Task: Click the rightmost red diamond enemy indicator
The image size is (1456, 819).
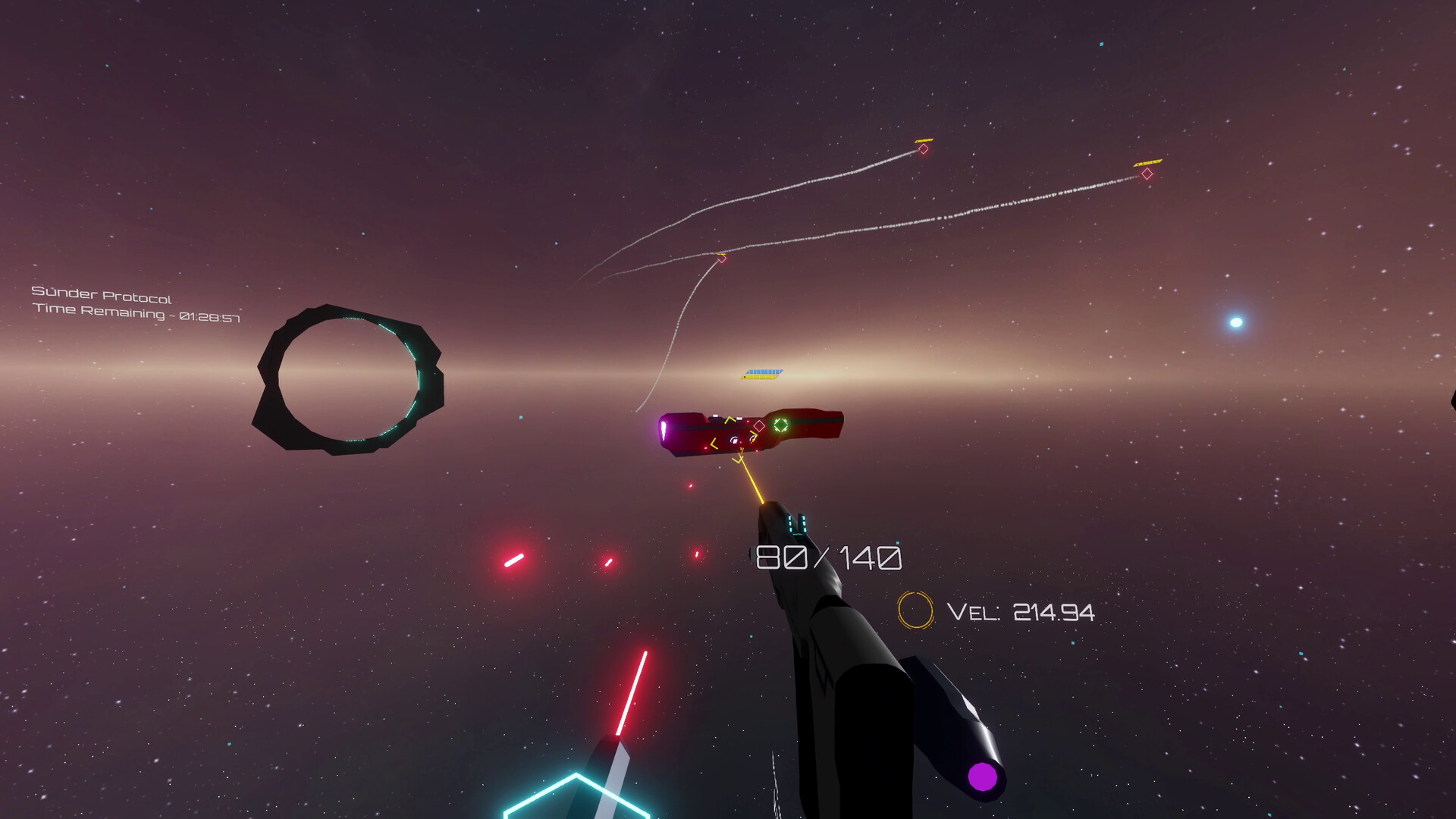Action: point(1147,174)
